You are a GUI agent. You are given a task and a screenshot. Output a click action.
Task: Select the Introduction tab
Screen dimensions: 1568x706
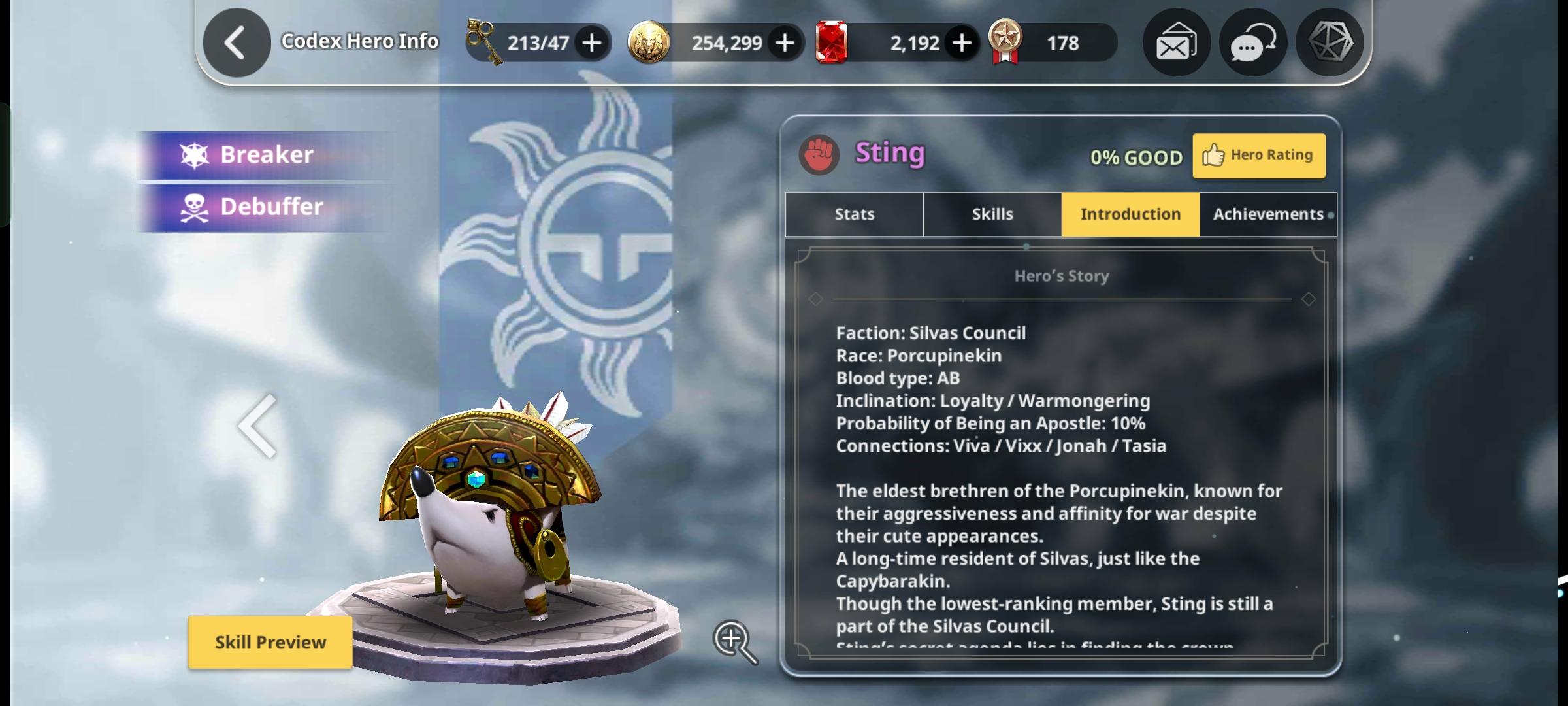1130,214
